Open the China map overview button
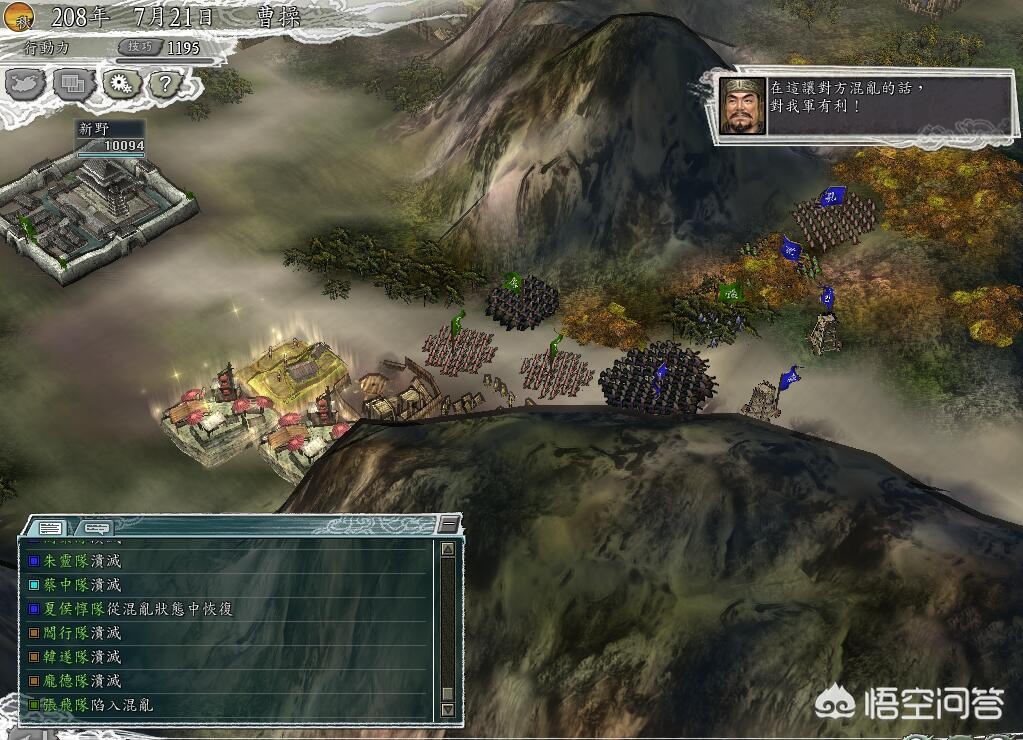Viewport: 1023px width, 740px height. [x=26, y=83]
